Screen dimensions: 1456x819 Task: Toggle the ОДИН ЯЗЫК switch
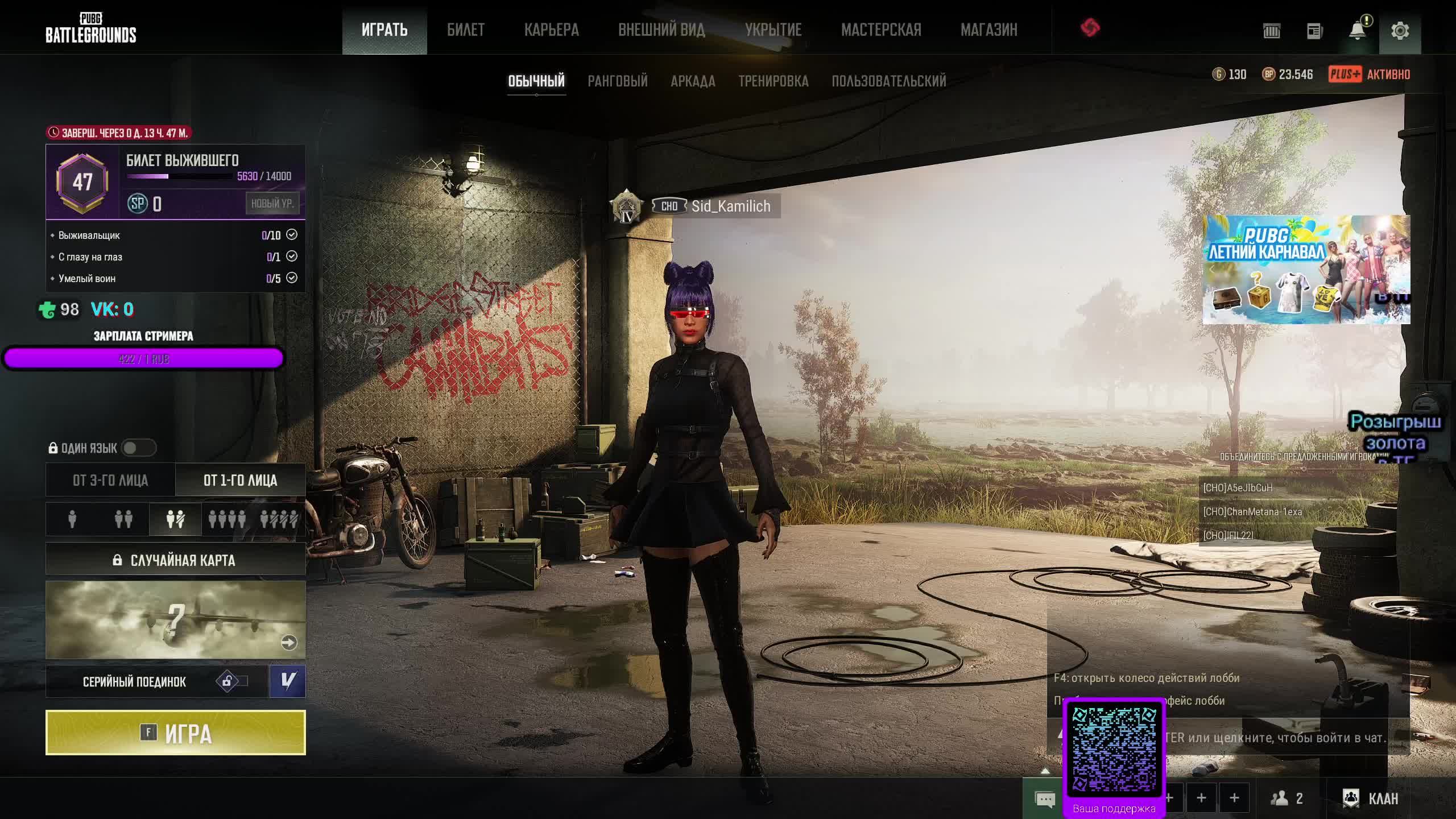[138, 448]
